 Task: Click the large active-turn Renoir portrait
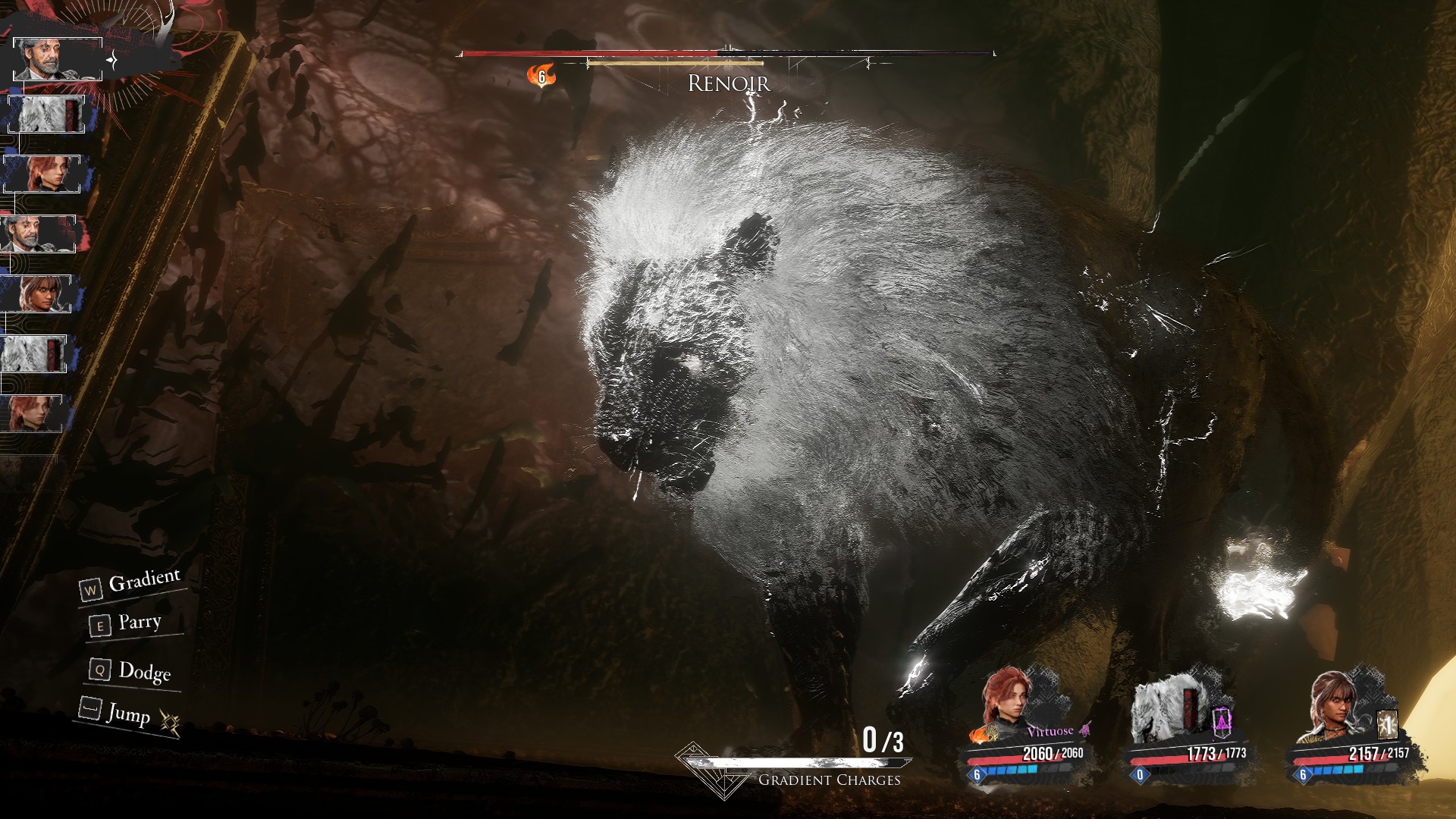[57, 58]
